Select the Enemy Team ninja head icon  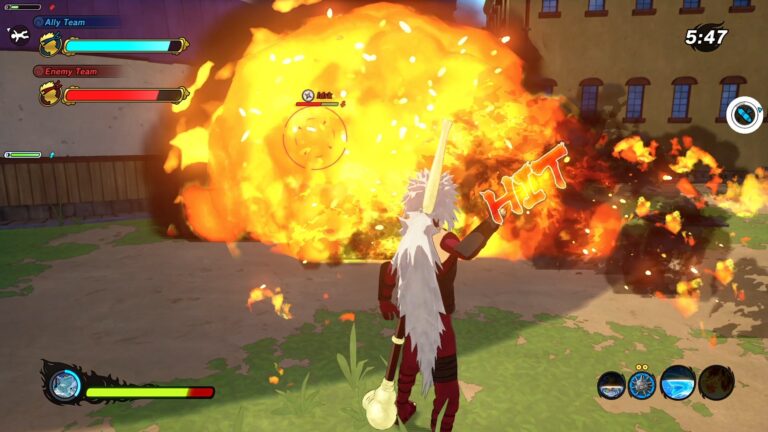[49, 95]
